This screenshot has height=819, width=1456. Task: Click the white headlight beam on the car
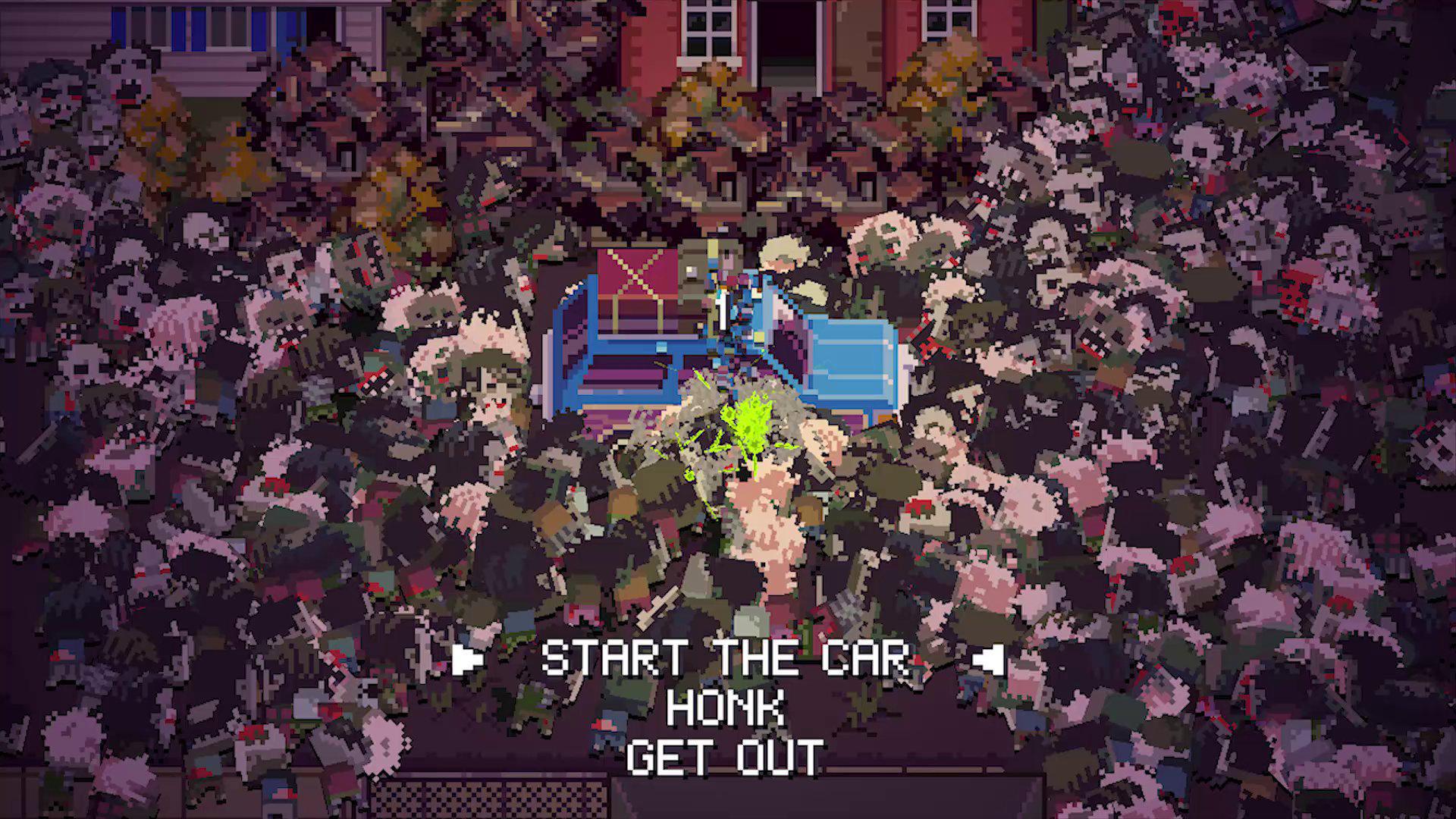pos(722,313)
